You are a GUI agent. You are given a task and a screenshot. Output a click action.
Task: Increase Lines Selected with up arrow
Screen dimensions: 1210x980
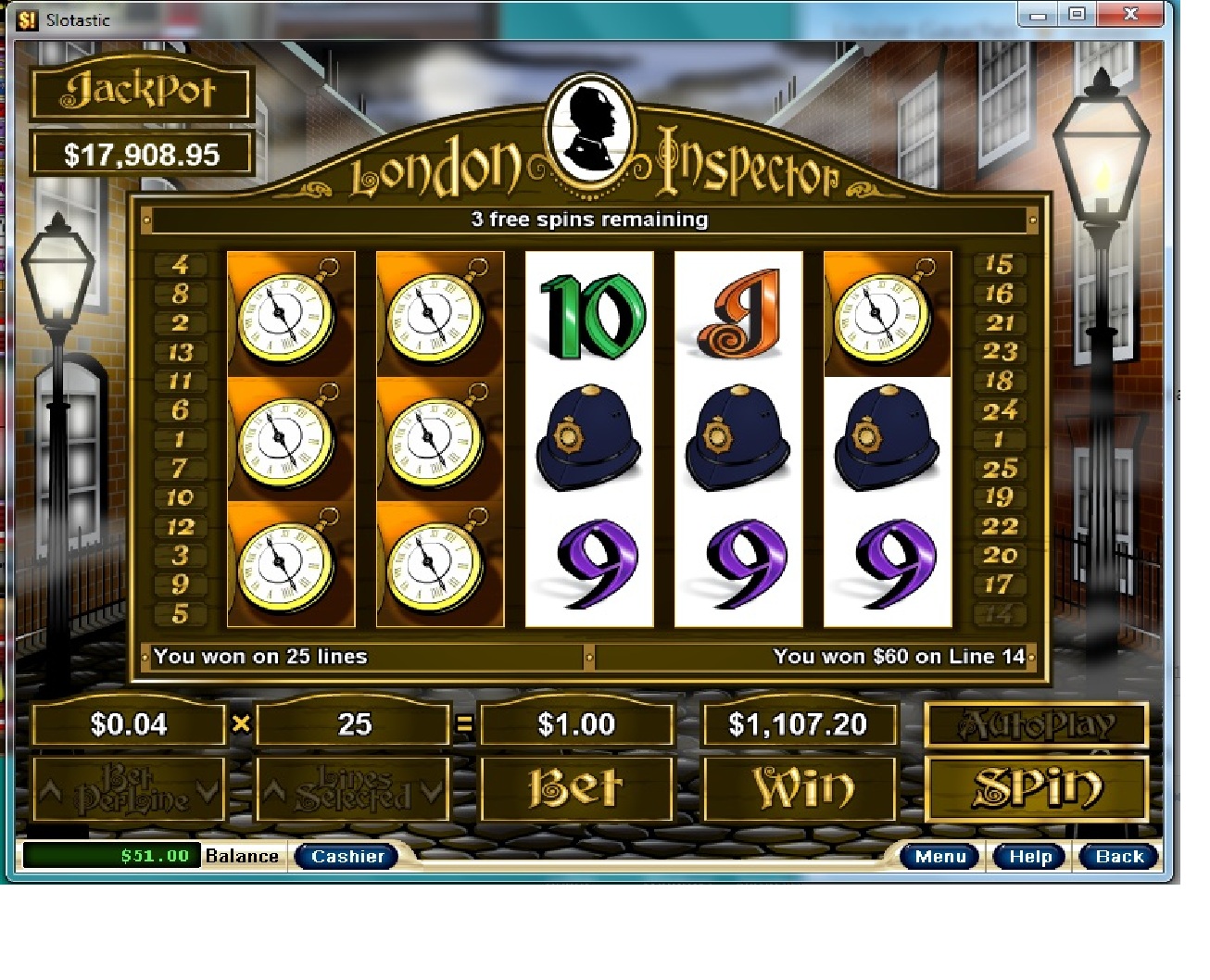pos(274,790)
